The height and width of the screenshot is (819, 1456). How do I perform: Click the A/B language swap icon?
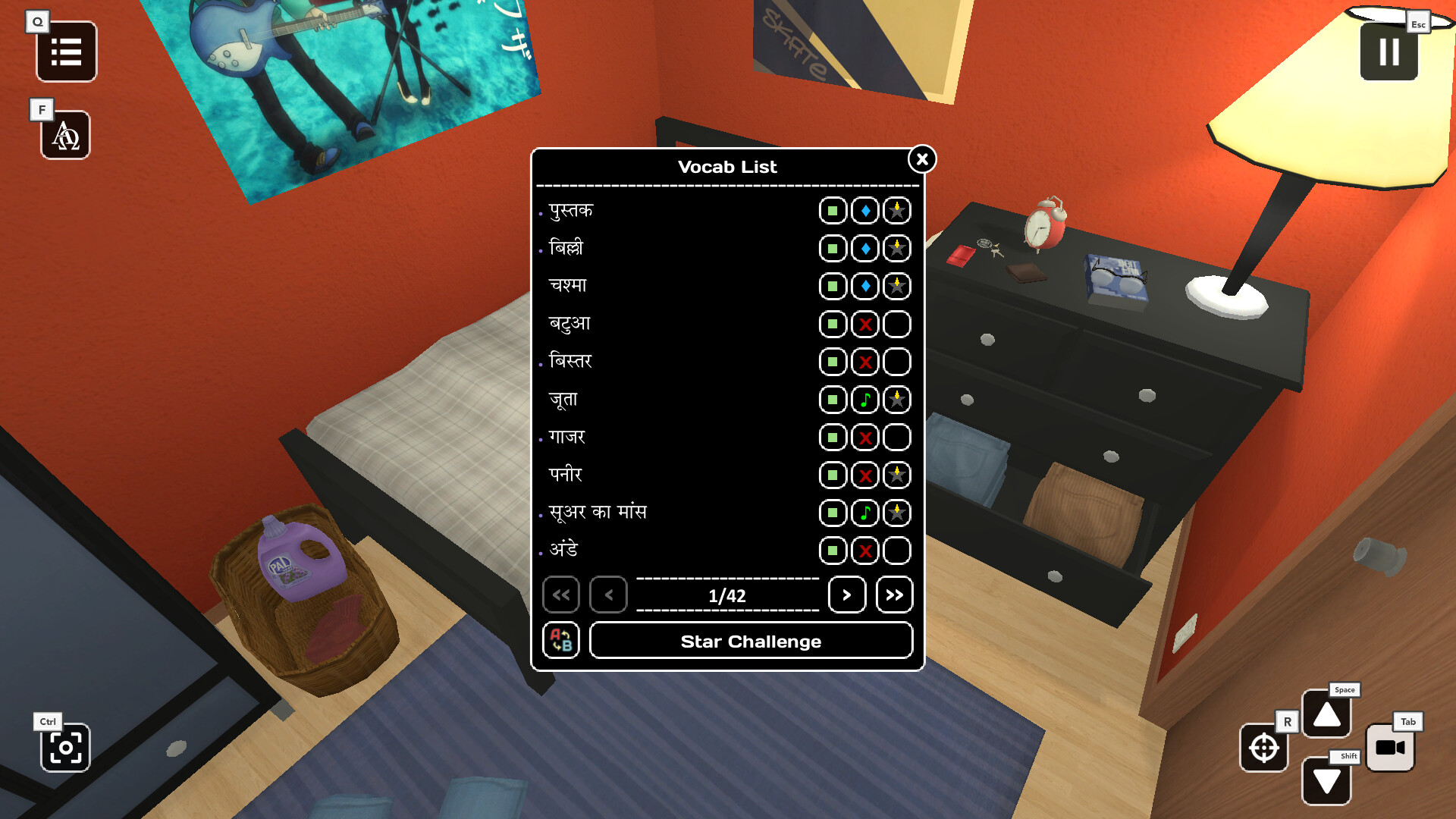click(561, 641)
